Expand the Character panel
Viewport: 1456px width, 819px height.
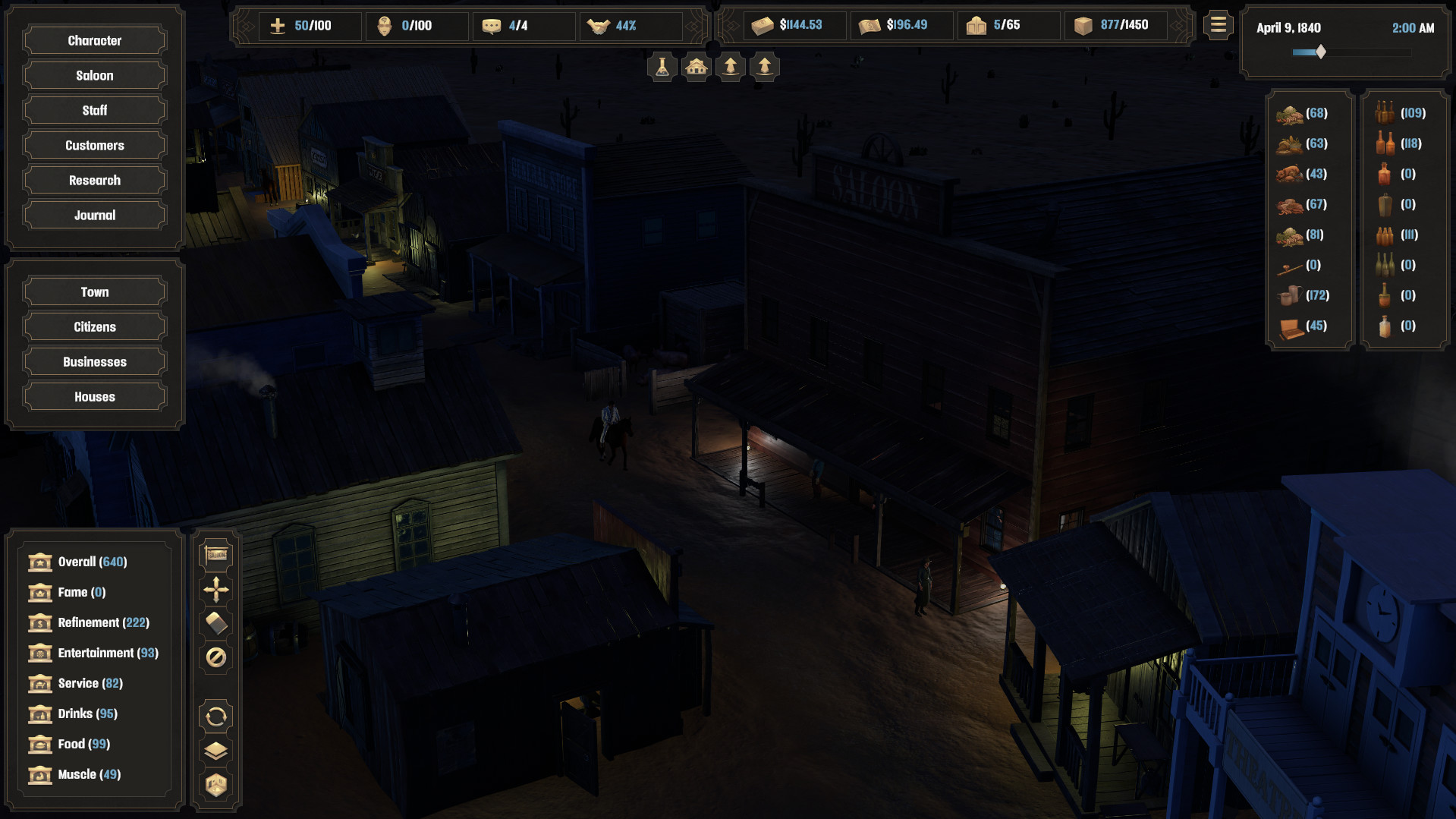click(93, 39)
